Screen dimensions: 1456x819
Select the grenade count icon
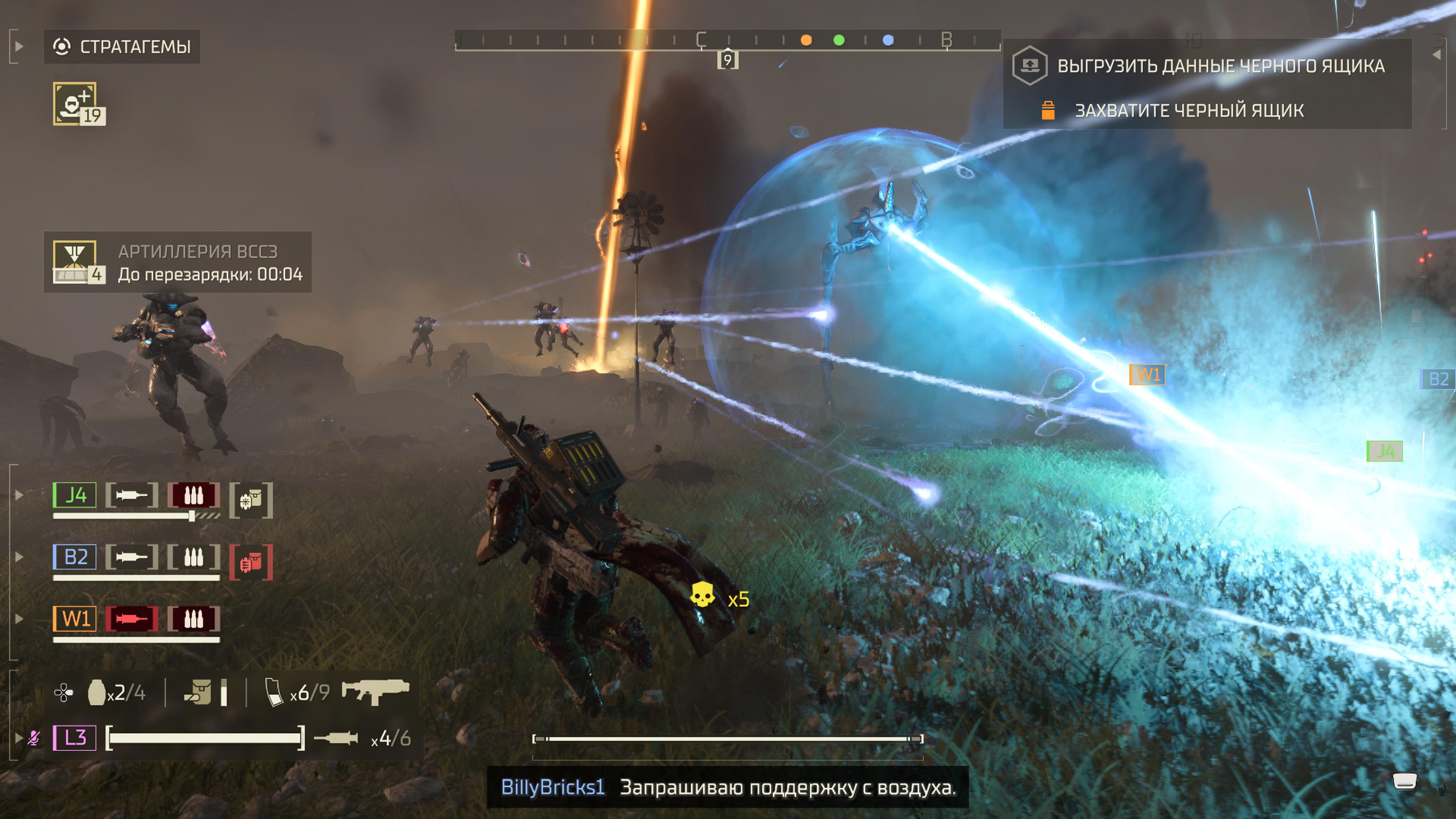point(97,692)
